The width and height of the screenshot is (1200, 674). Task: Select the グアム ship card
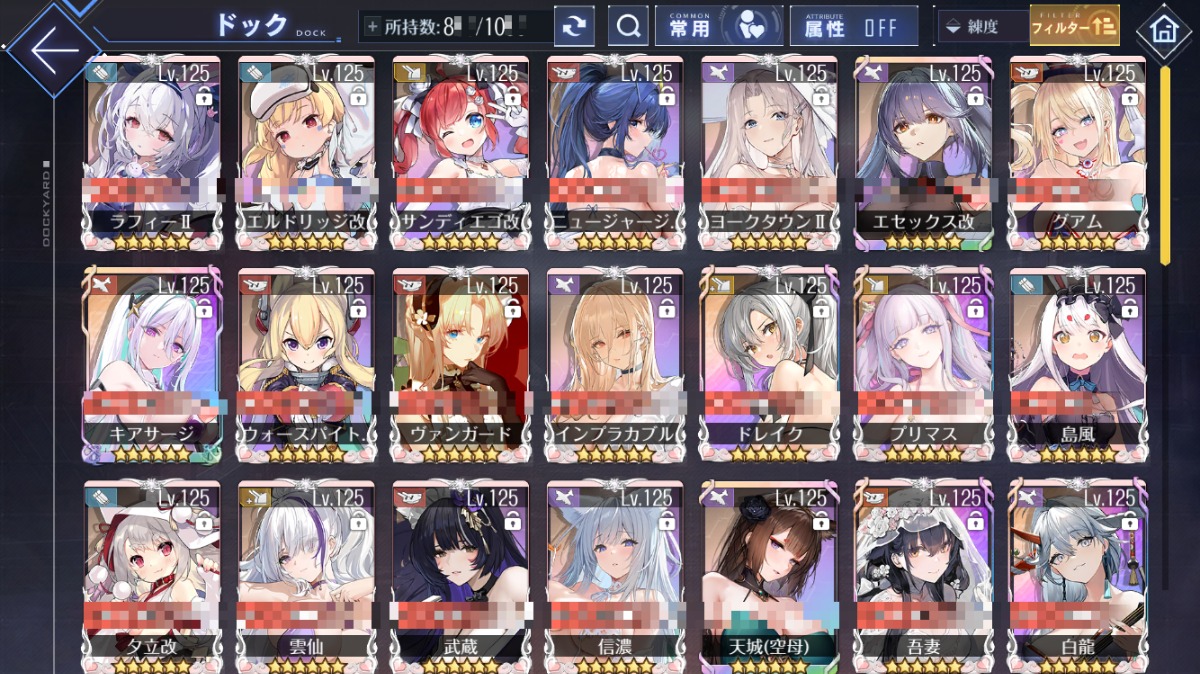tap(1077, 150)
